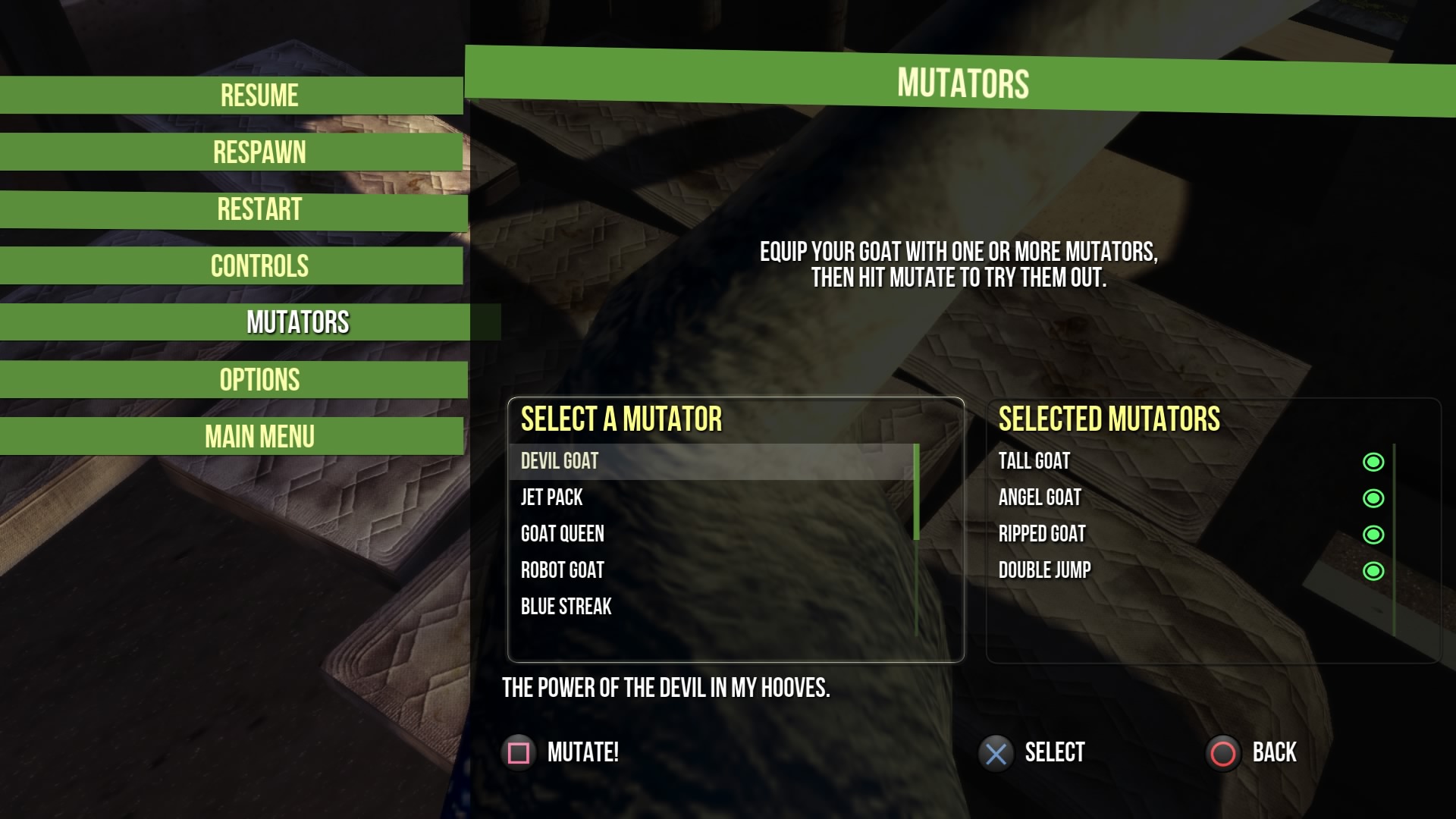
Task: Open the Controls screen
Action: [259, 266]
